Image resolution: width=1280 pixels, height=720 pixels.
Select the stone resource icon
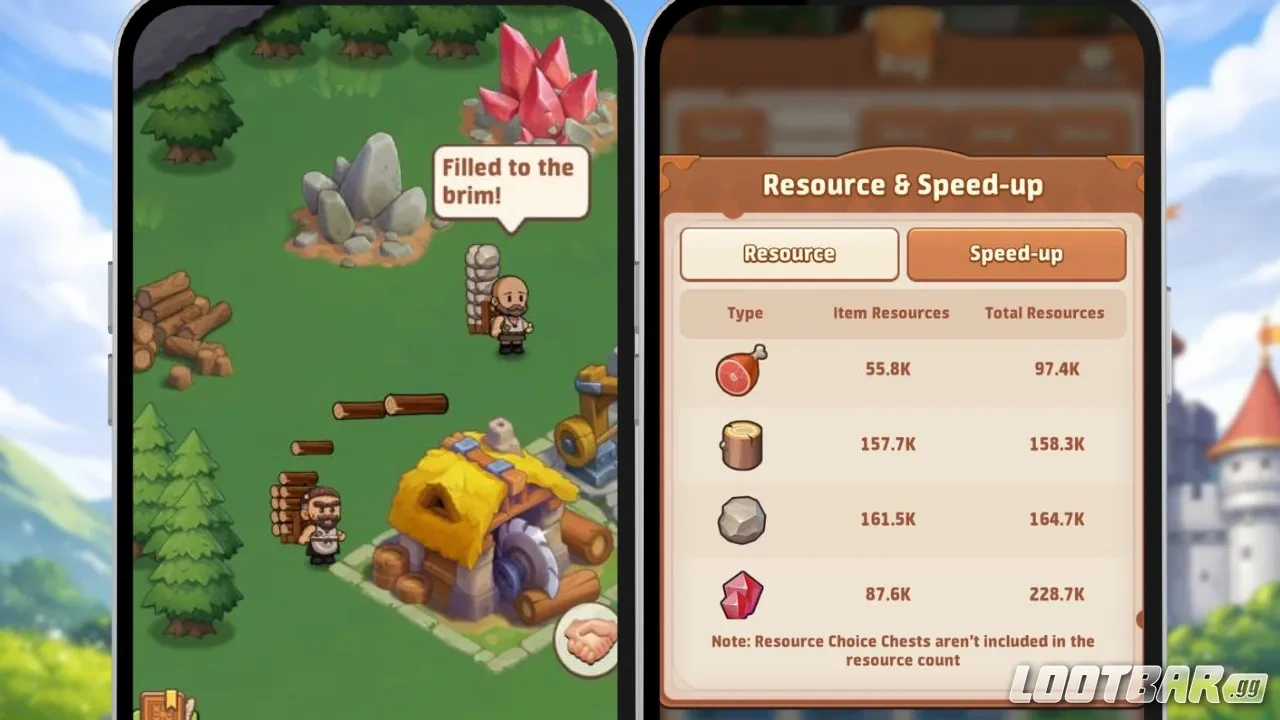[740, 519]
